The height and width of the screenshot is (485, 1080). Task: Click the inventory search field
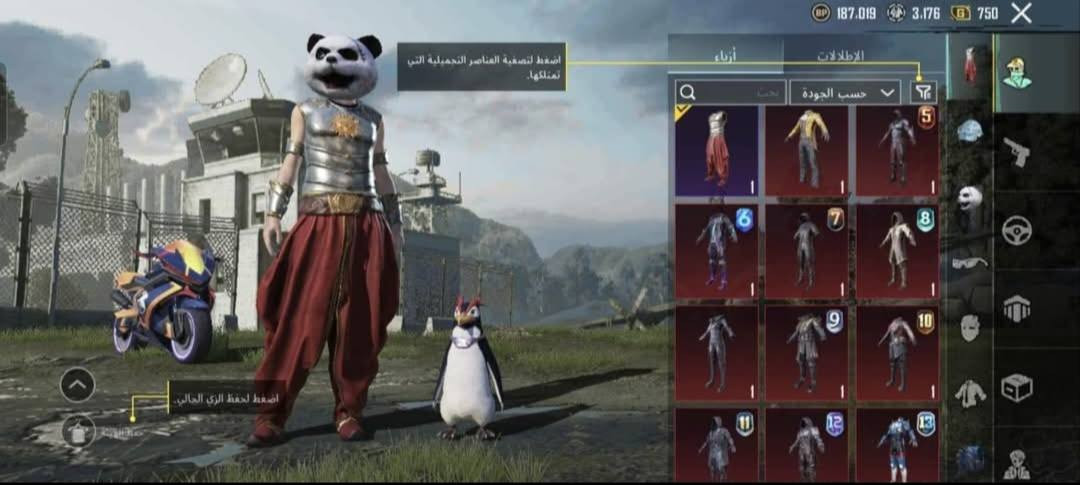point(730,92)
